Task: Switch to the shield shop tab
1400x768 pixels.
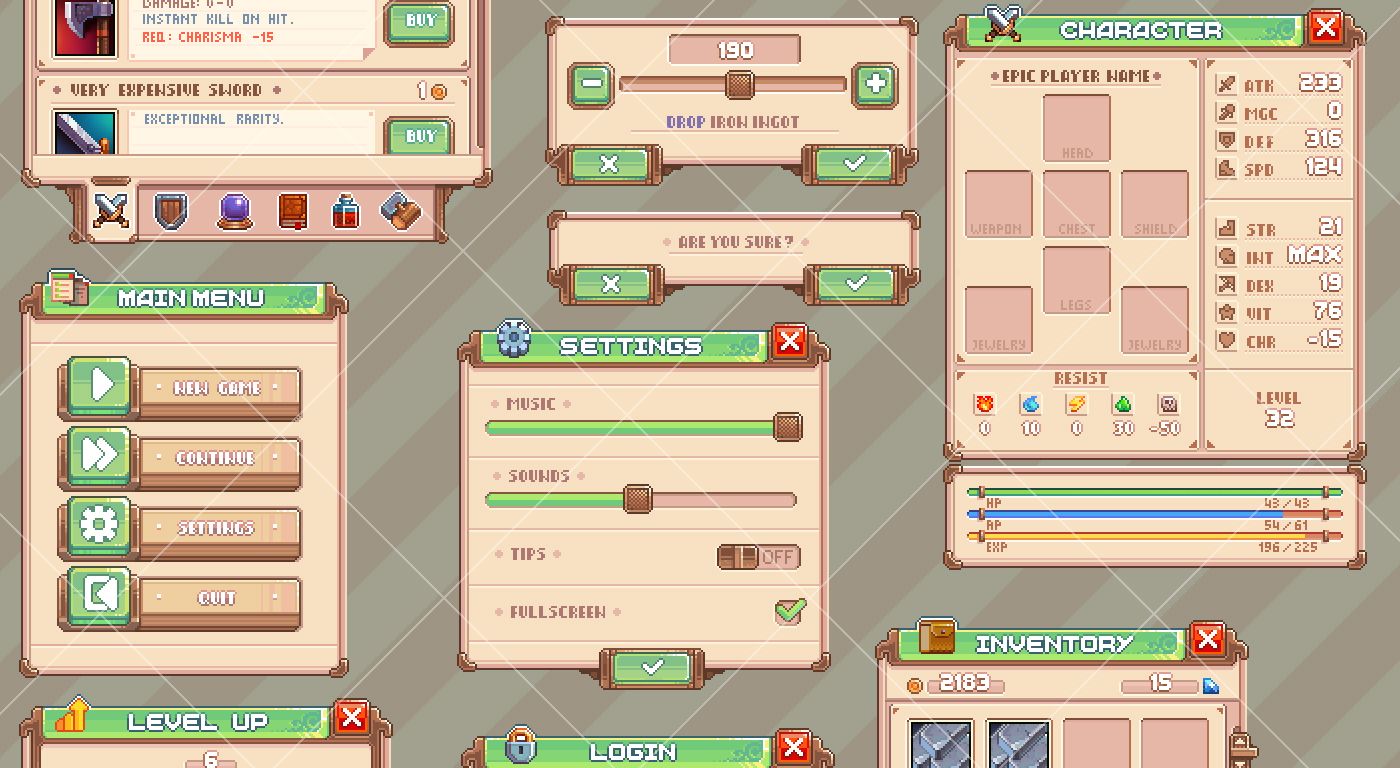Action: (171, 211)
